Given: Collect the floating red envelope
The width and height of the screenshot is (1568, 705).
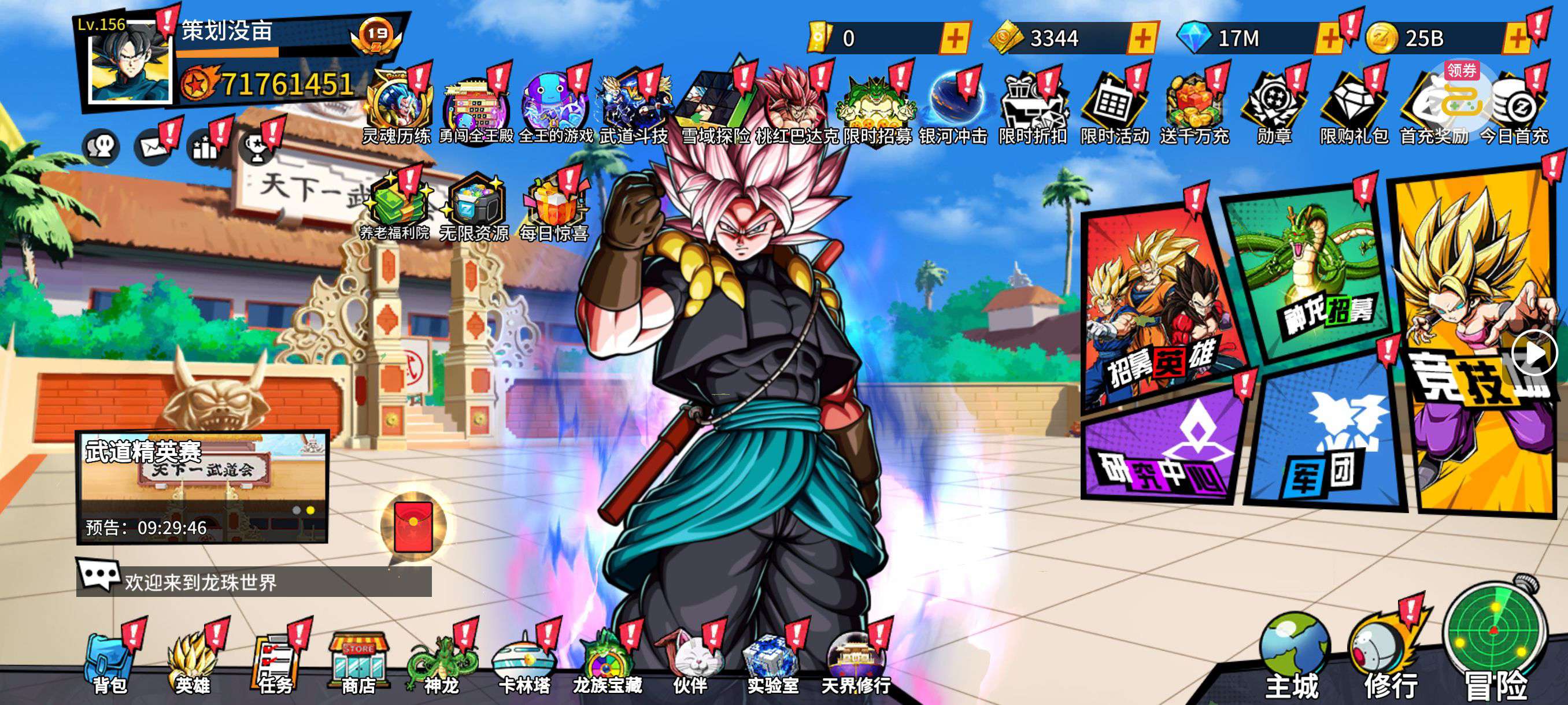Looking at the screenshot, I should point(414,527).
